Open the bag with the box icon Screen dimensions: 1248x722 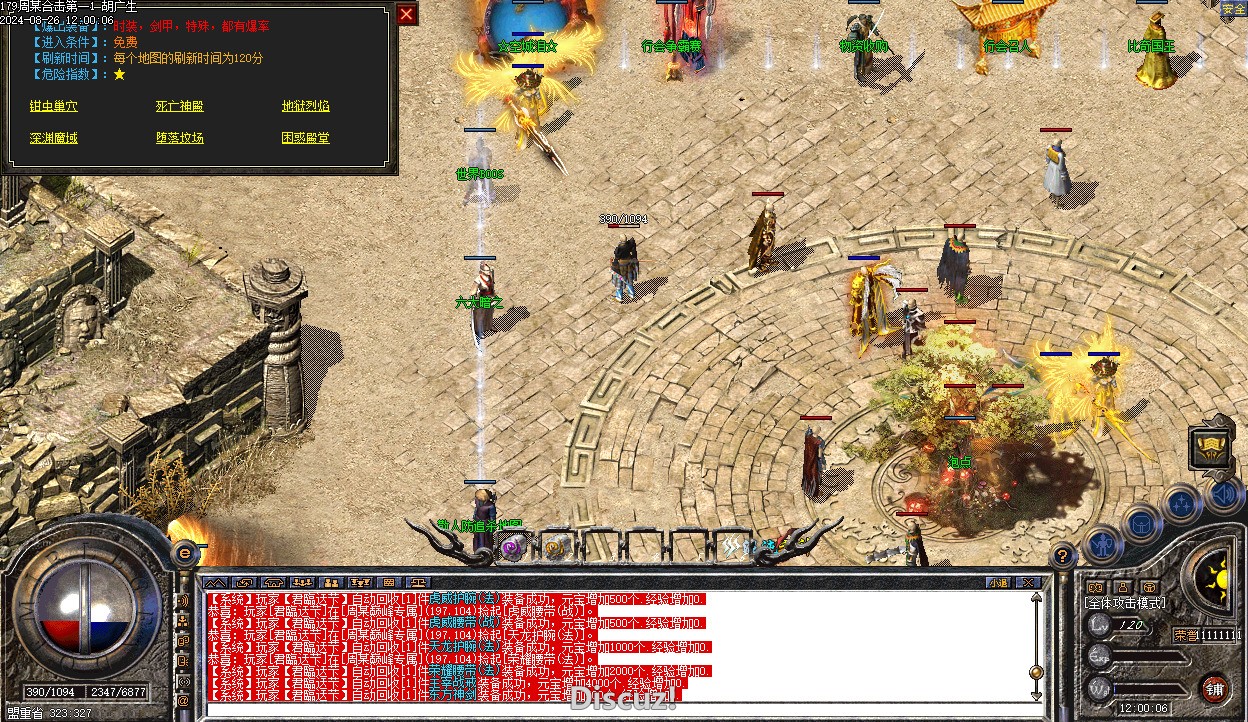click(x=1141, y=522)
